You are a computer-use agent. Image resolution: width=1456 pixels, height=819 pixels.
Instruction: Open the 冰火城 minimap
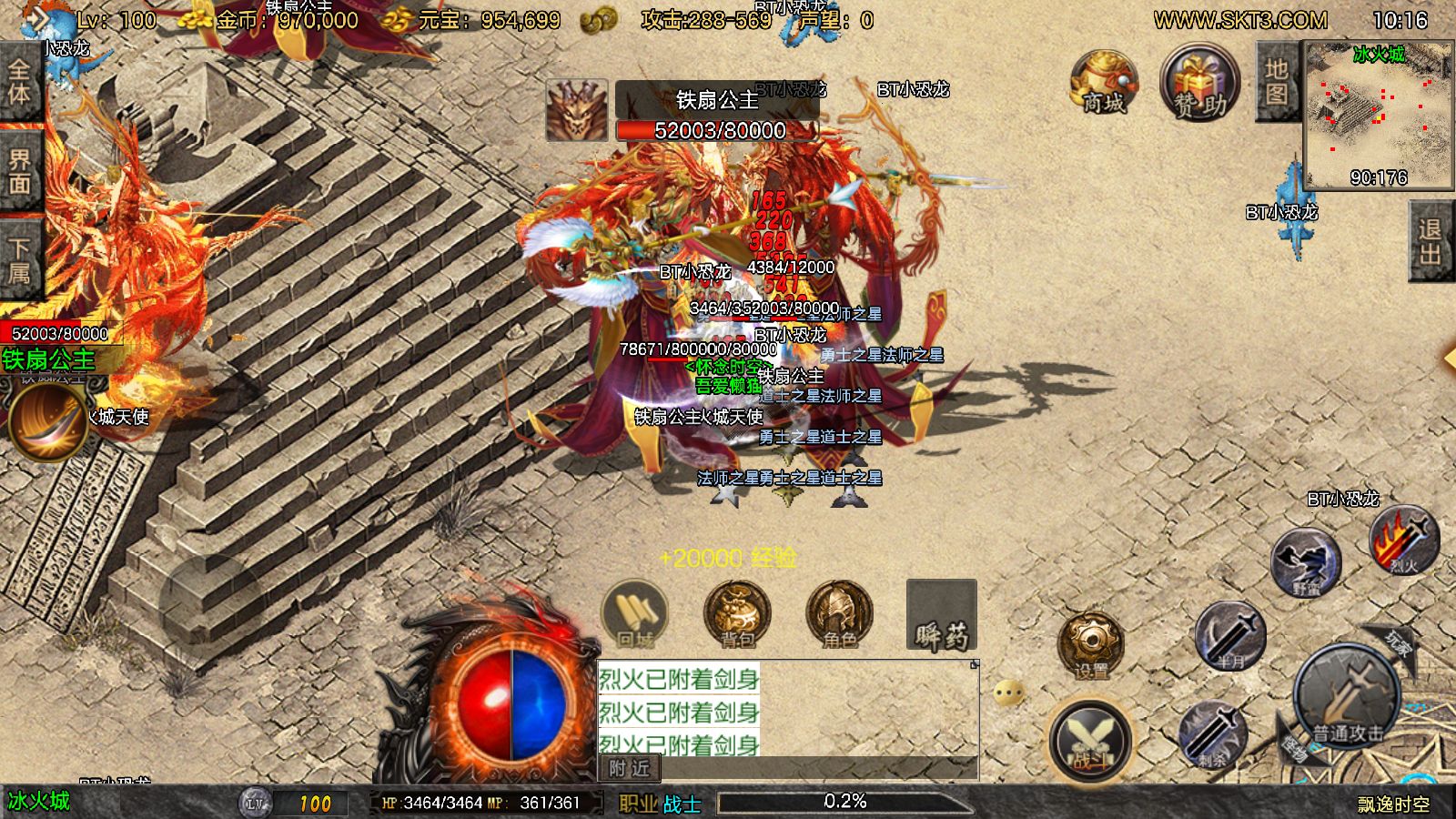(1378, 116)
